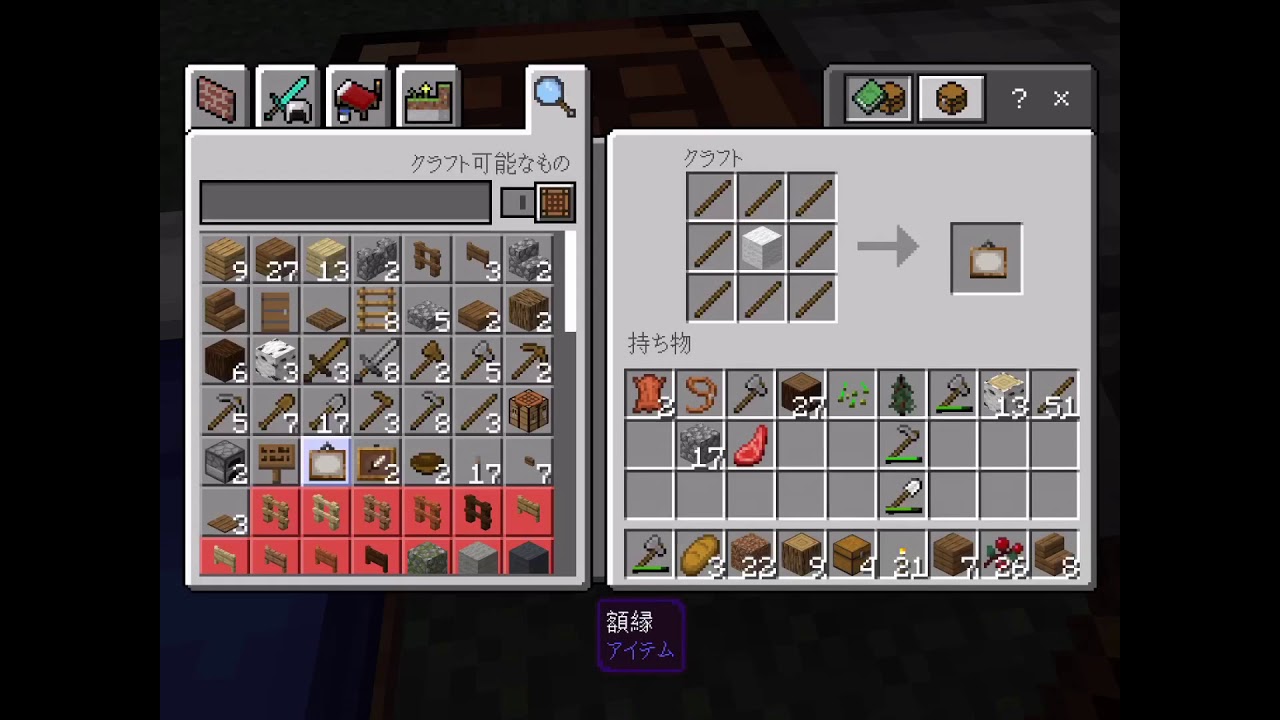The width and height of the screenshot is (1280, 720).
Task: Open the construction blocks tab with brick icon
Action: click(x=215, y=97)
